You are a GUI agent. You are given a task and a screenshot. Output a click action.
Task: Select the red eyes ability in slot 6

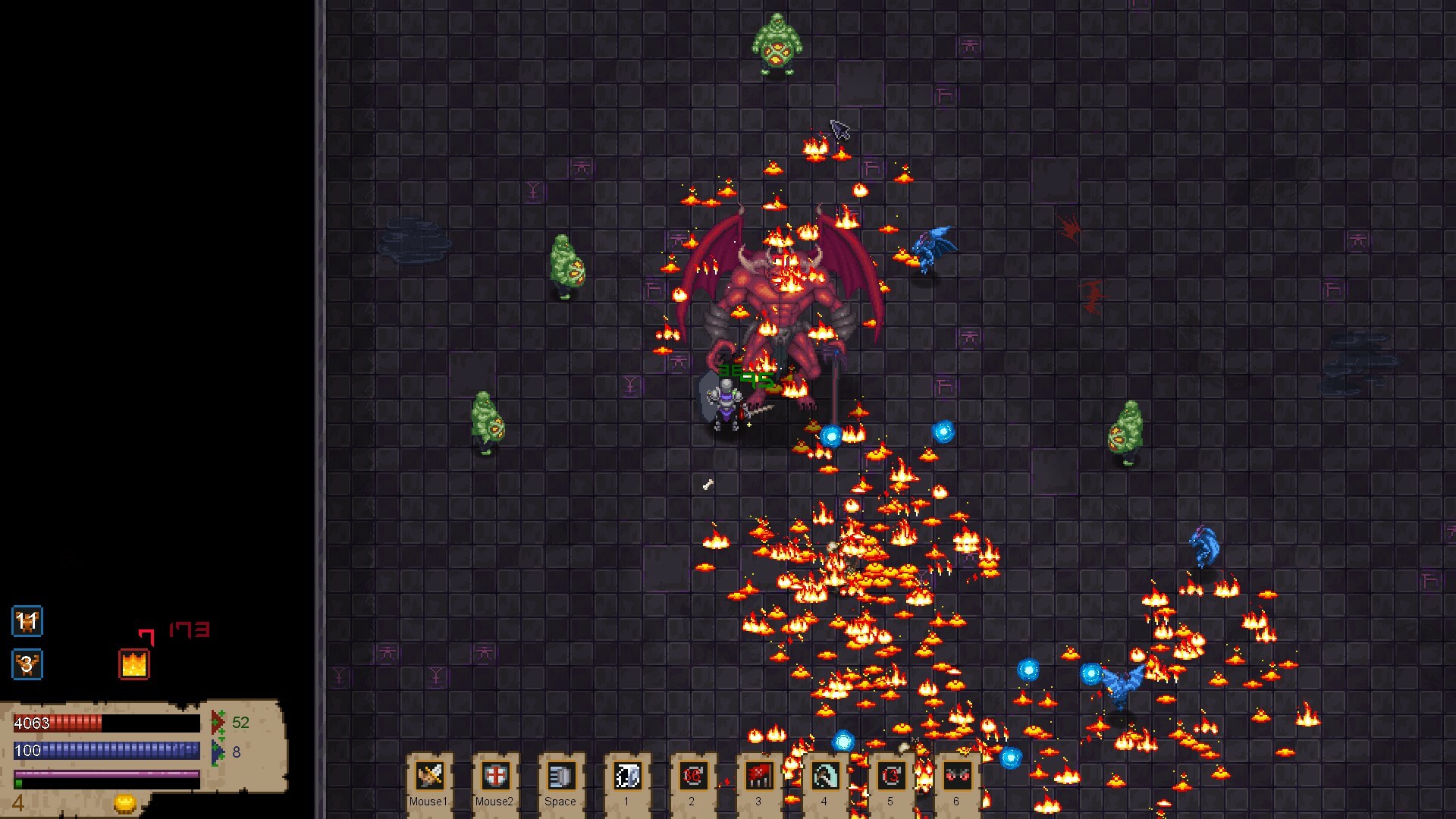point(957,775)
